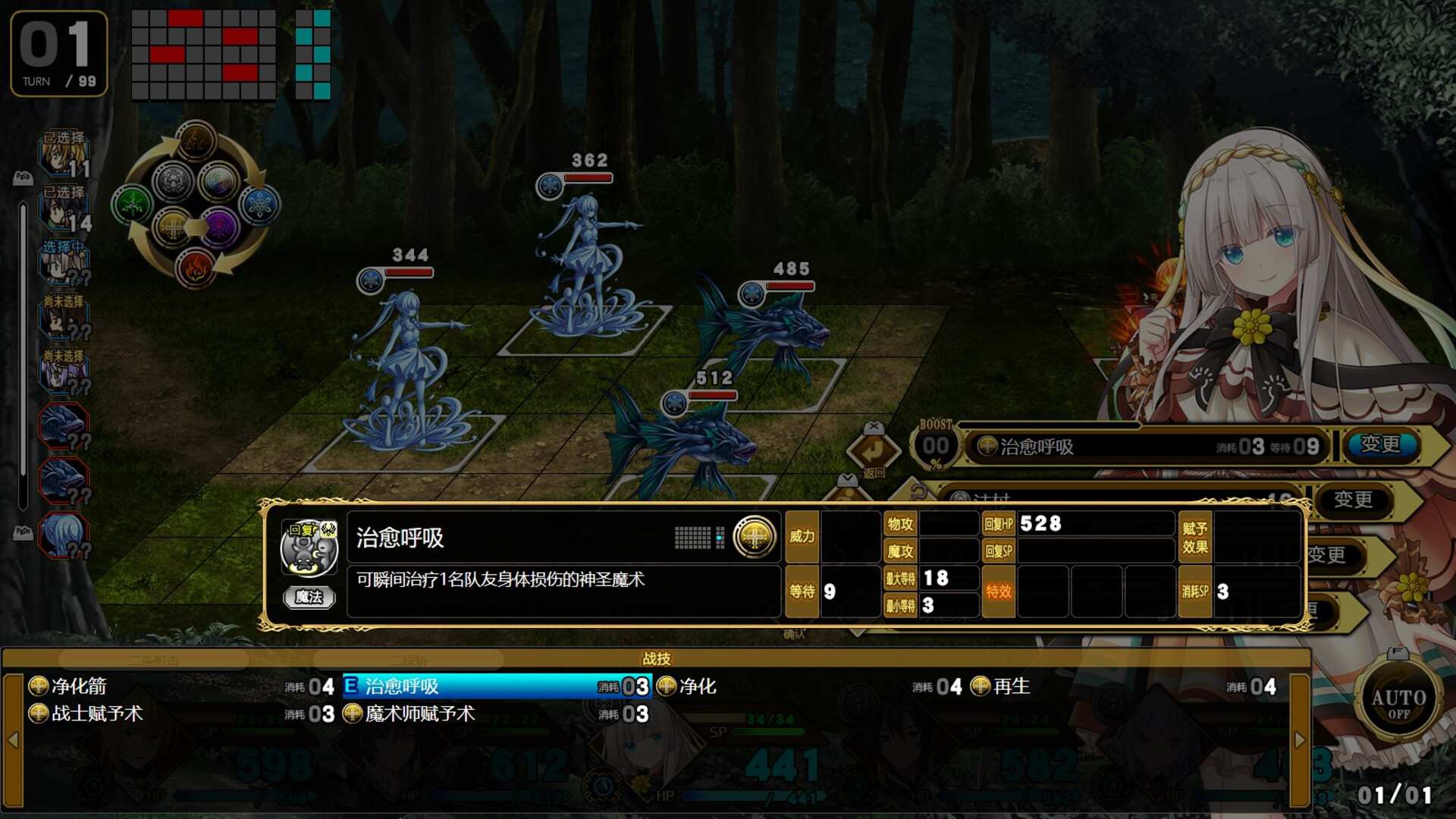Switch to the 战技 tab

coord(658,659)
